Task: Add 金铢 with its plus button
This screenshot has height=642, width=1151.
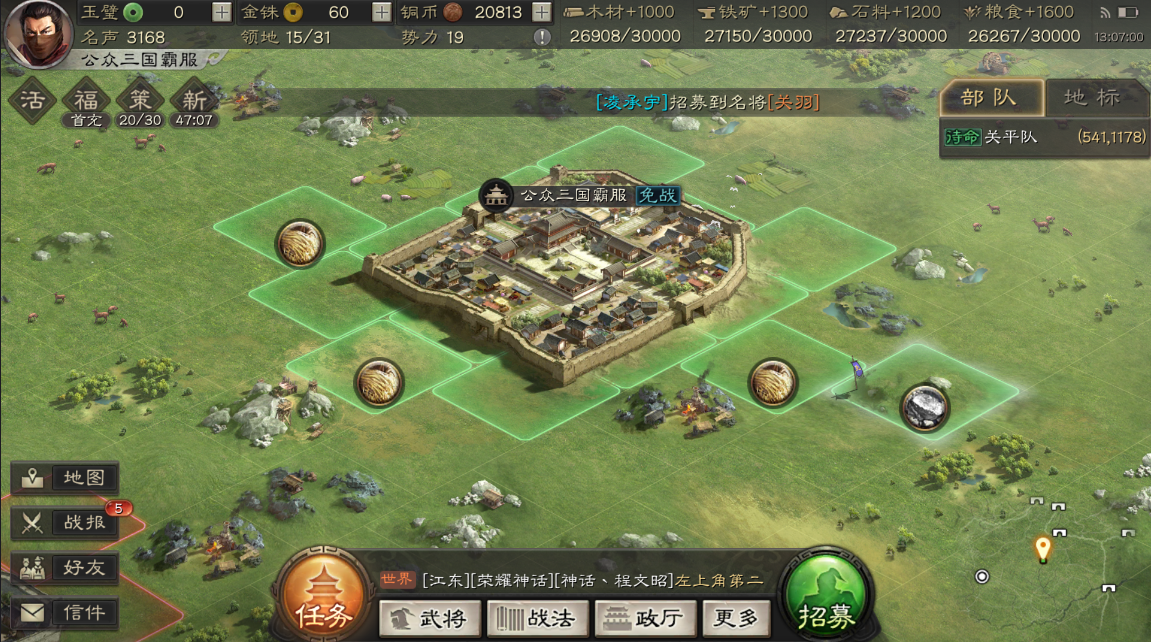Action: point(382,12)
